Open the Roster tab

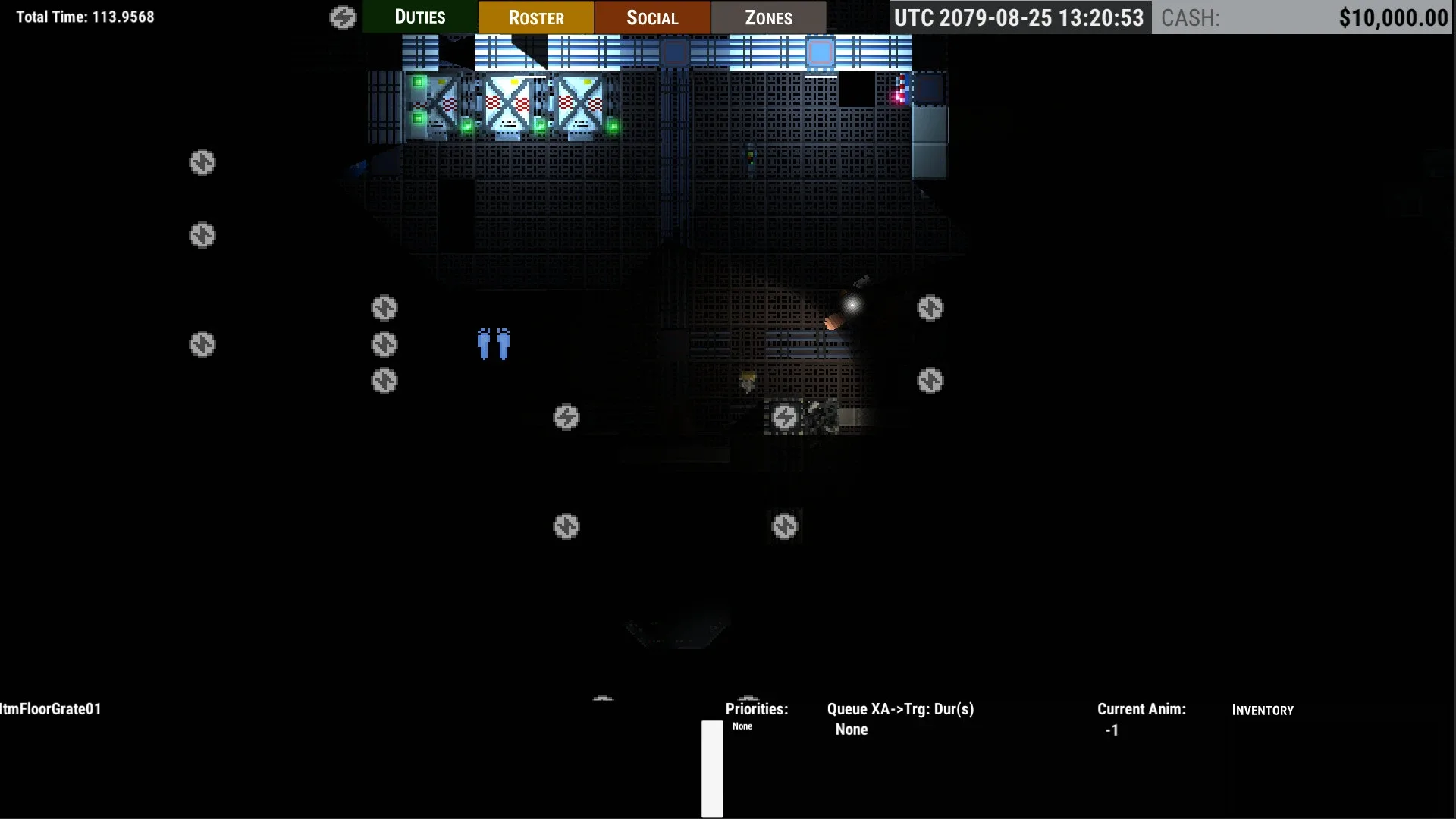pyautogui.click(x=536, y=17)
